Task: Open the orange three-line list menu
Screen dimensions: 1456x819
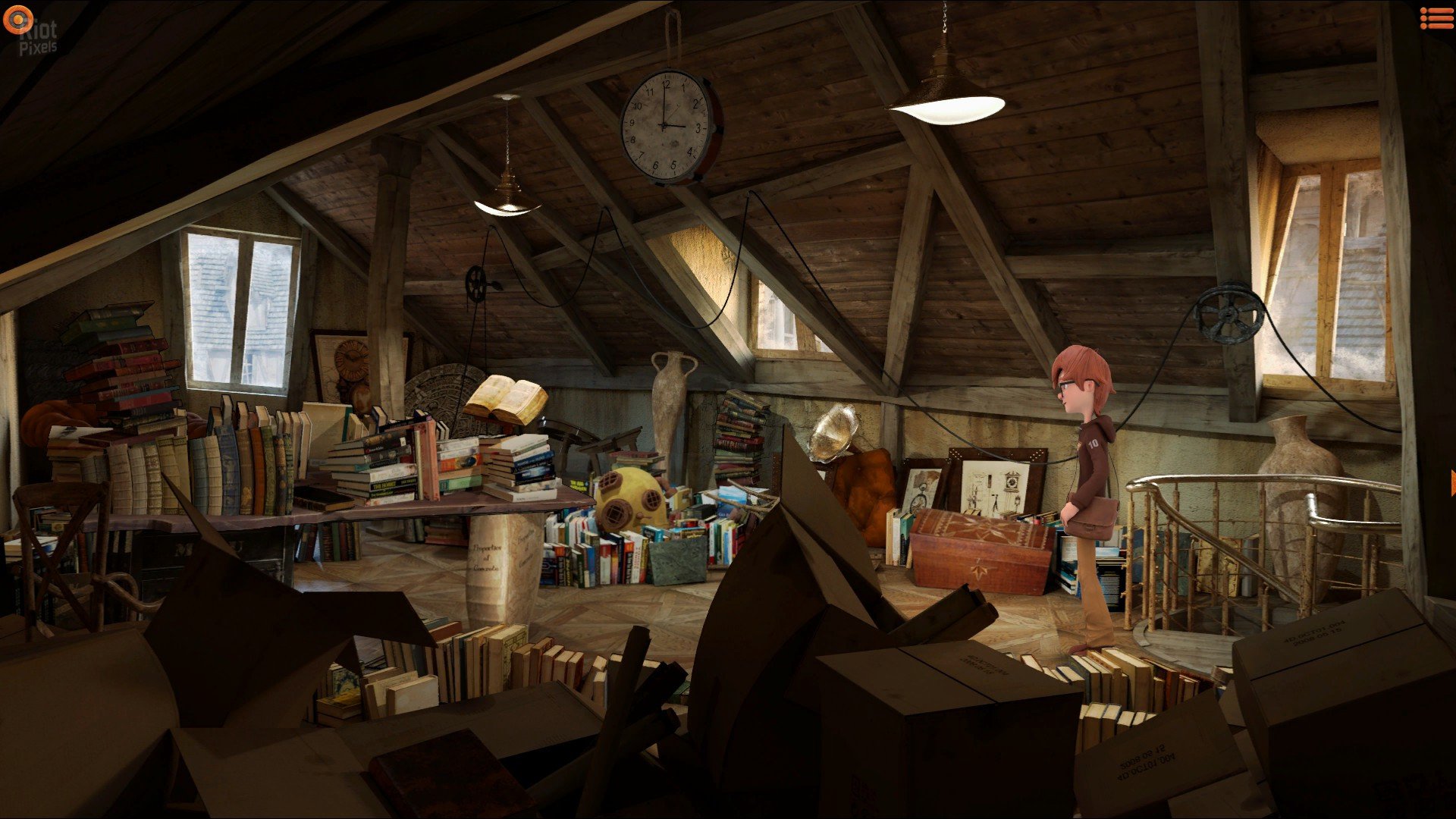Action: tap(1436, 18)
